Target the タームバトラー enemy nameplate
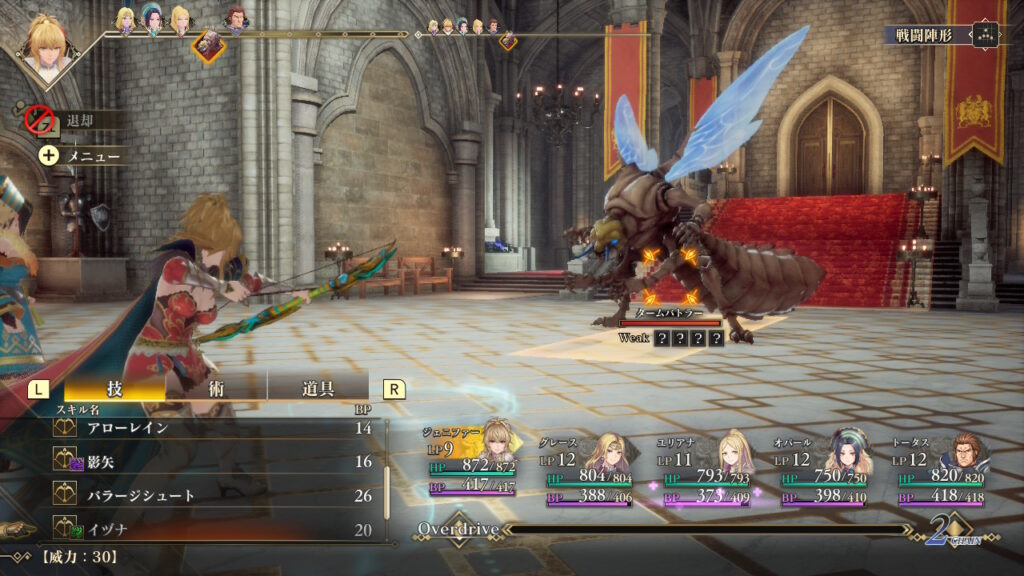Viewport: 1024px width, 576px height. (670, 313)
